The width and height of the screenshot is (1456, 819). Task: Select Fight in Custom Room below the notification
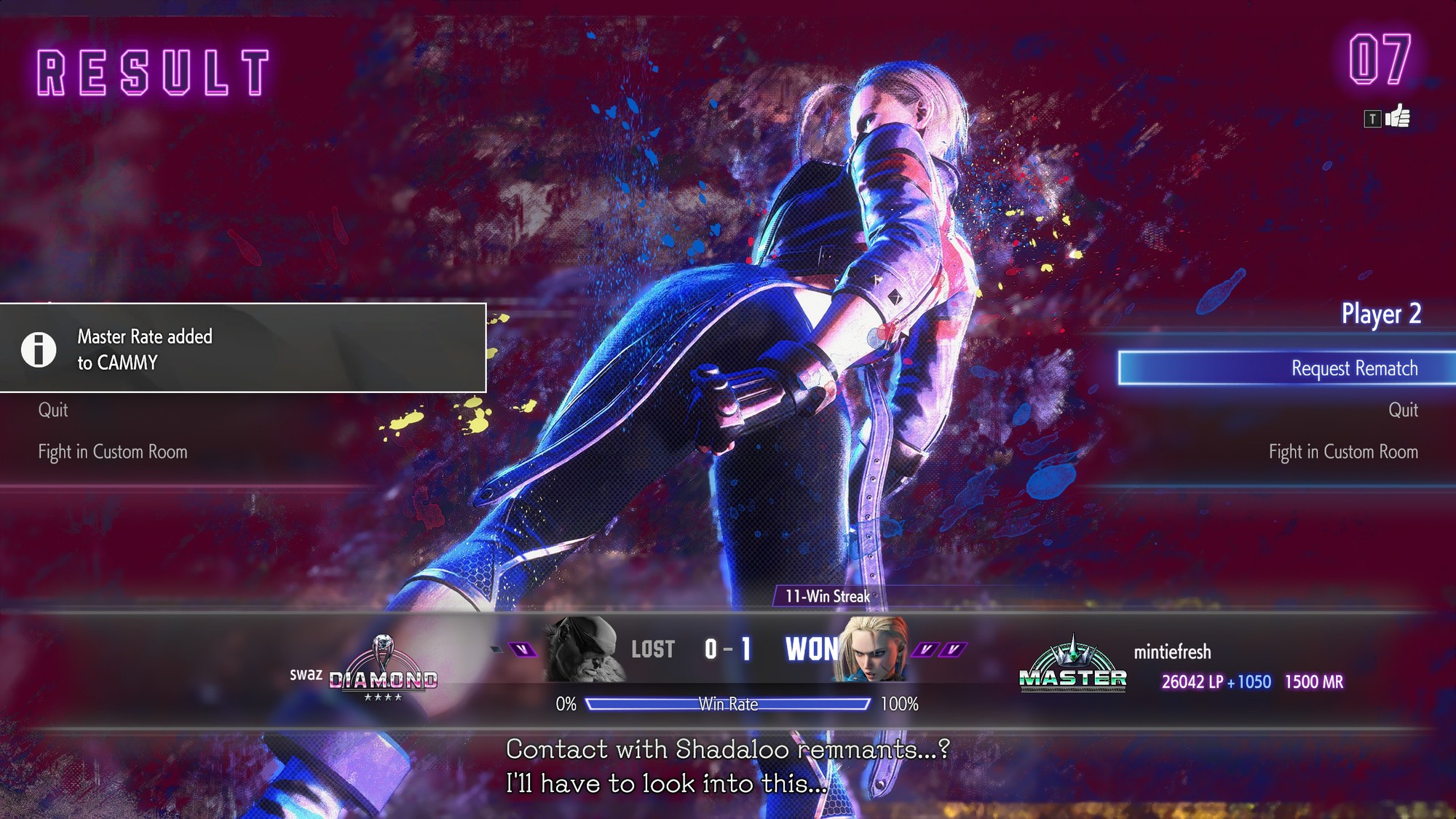[113, 452]
